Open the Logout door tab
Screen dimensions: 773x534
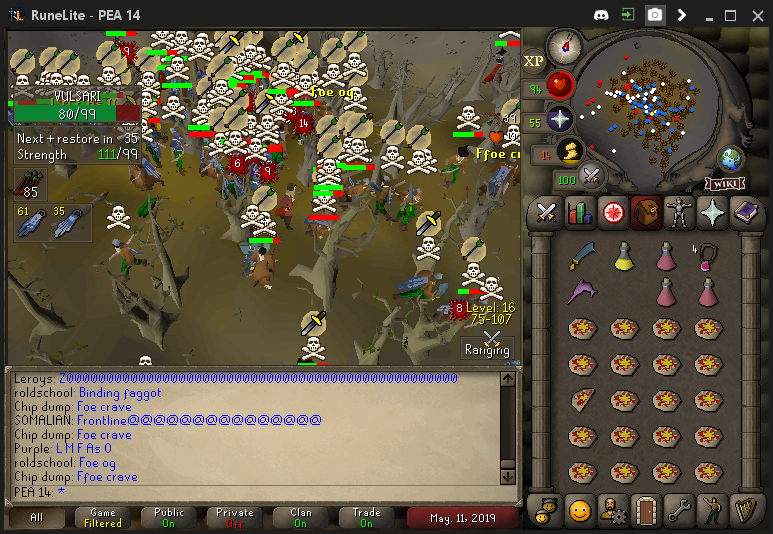(647, 509)
